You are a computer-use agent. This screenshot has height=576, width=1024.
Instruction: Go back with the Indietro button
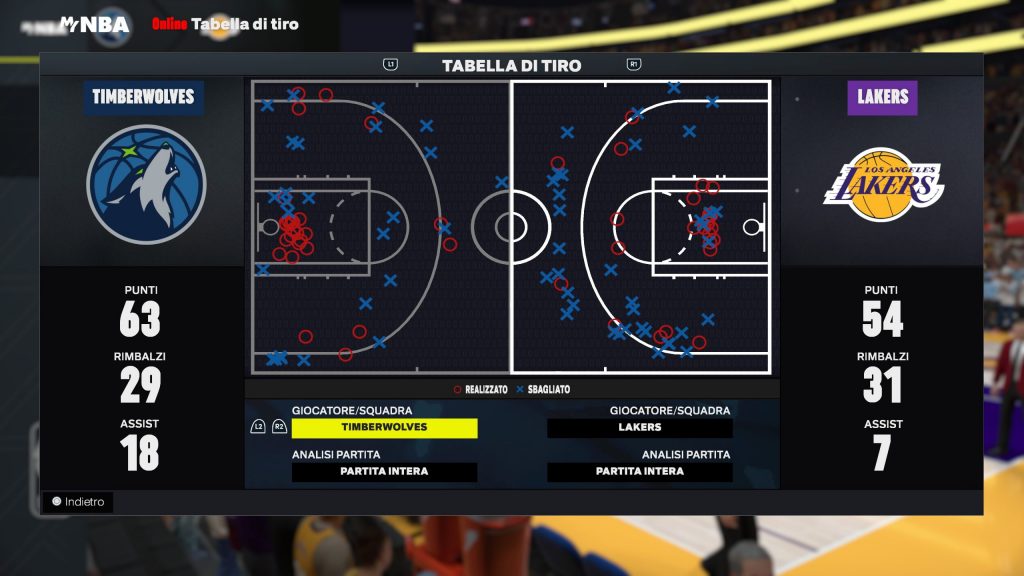click(x=78, y=502)
